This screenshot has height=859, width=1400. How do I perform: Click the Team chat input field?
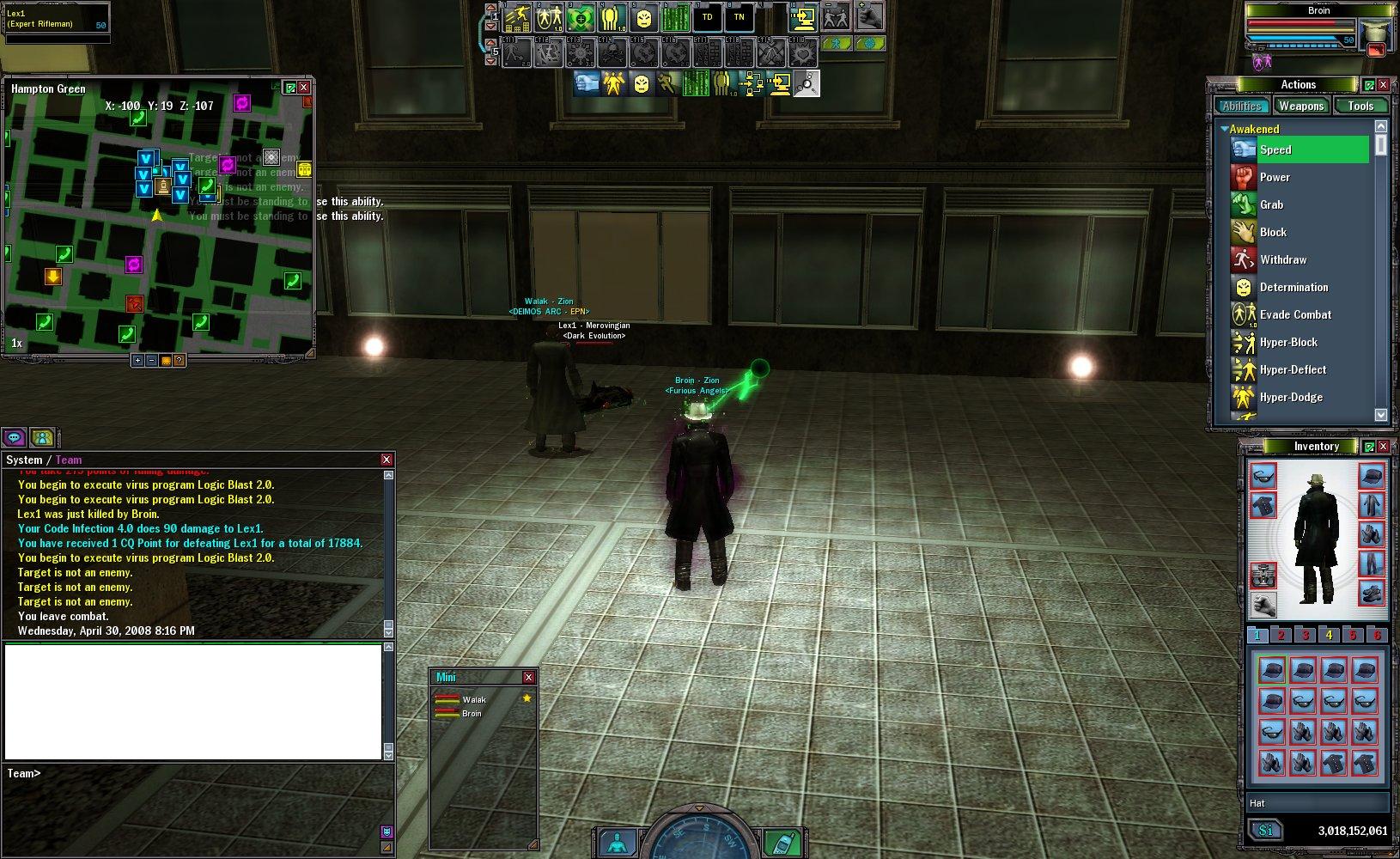click(198, 773)
